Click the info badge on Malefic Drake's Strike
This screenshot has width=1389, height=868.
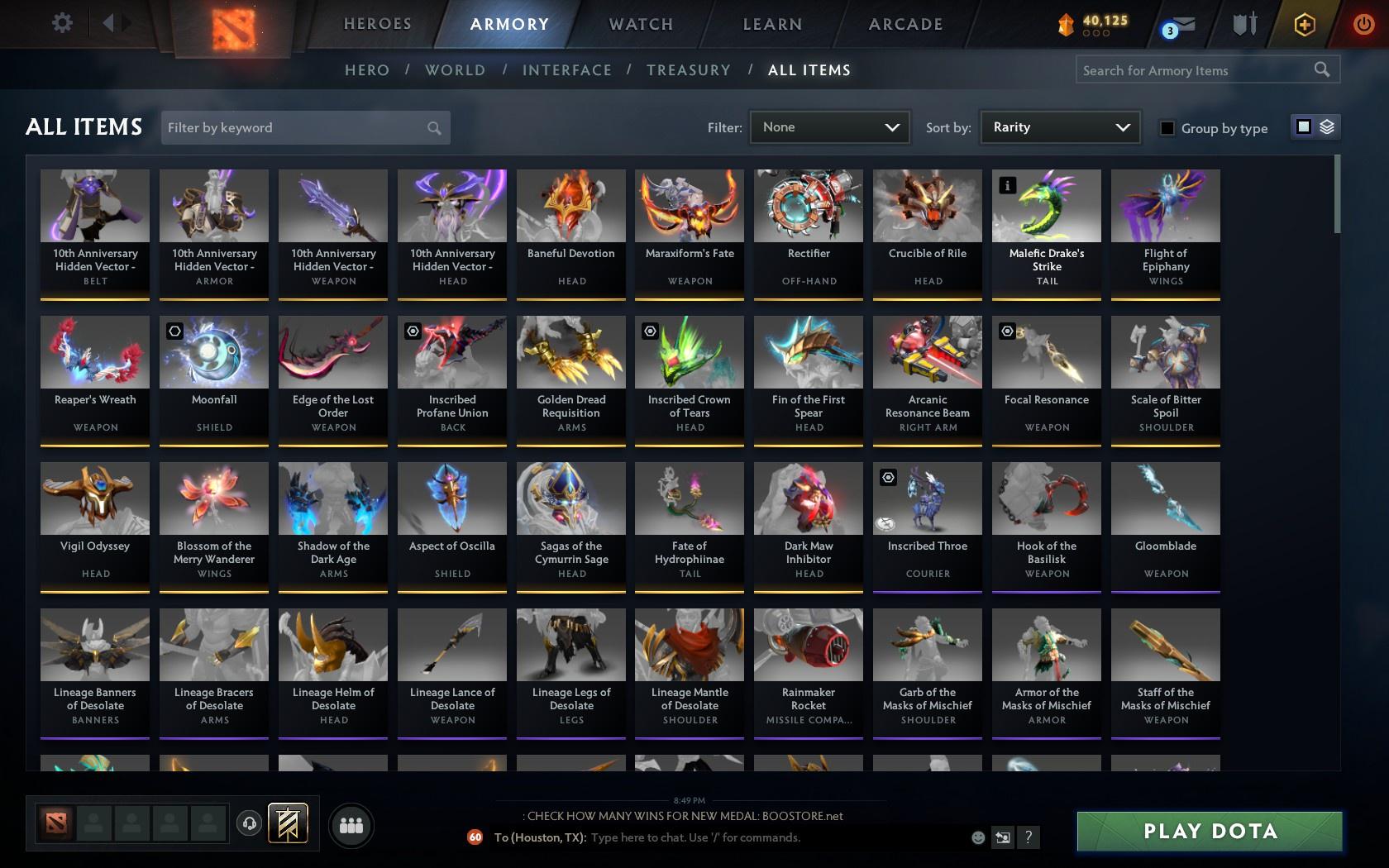(1006, 186)
